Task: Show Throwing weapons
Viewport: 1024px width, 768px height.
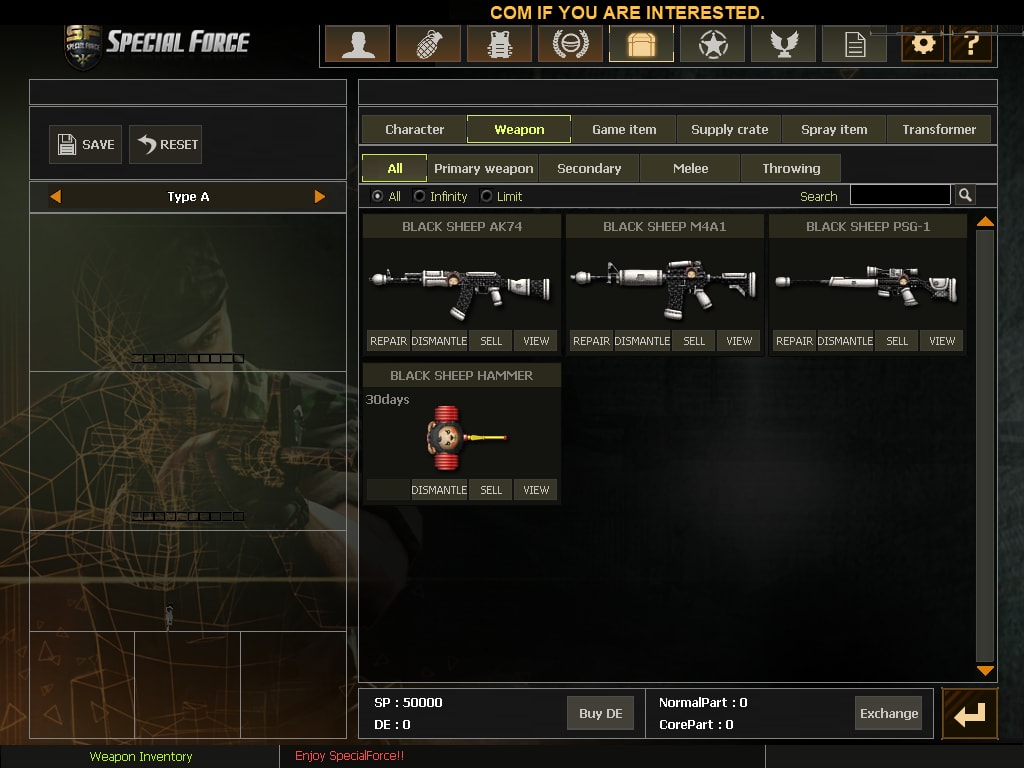Action: click(791, 168)
